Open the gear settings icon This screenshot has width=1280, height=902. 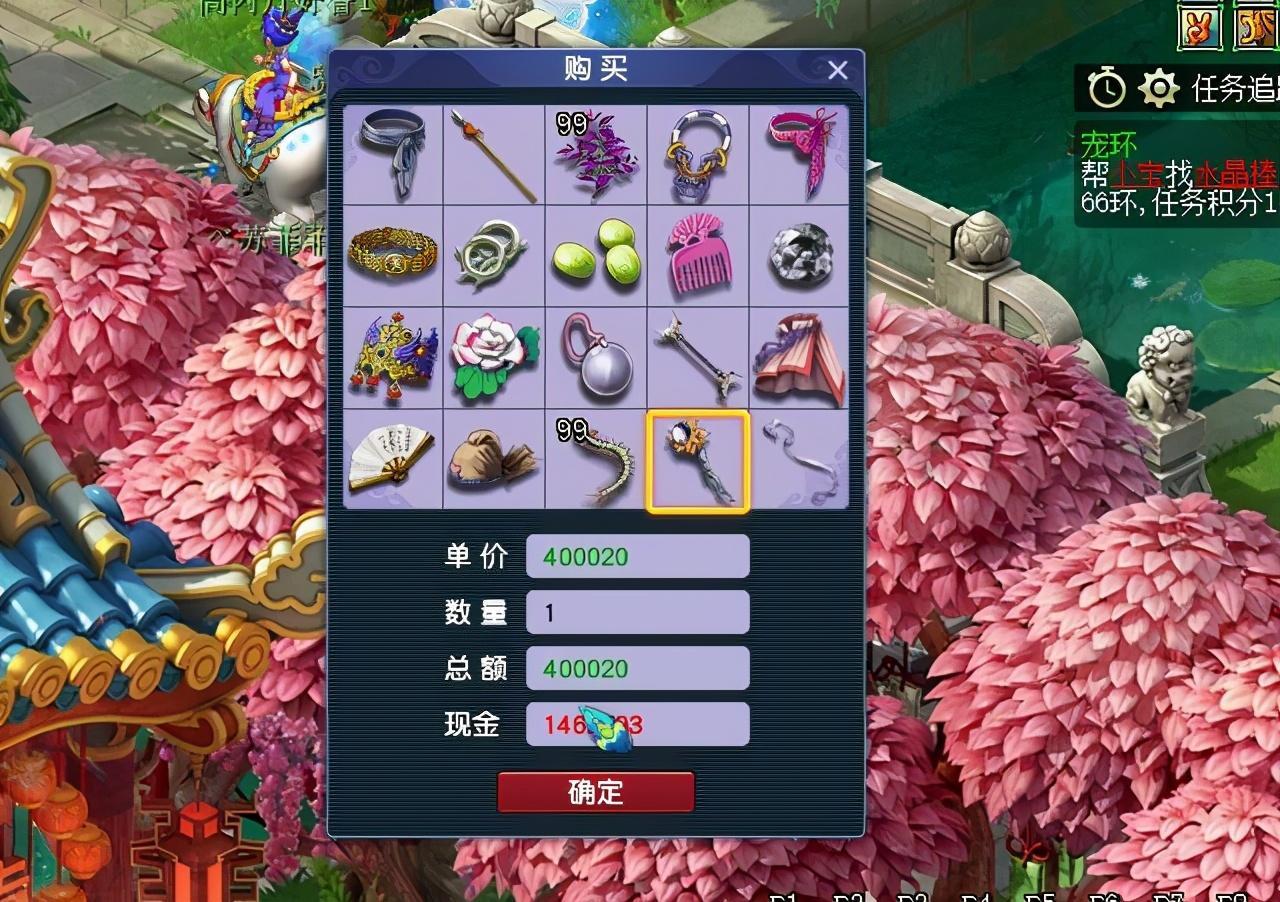point(1159,89)
